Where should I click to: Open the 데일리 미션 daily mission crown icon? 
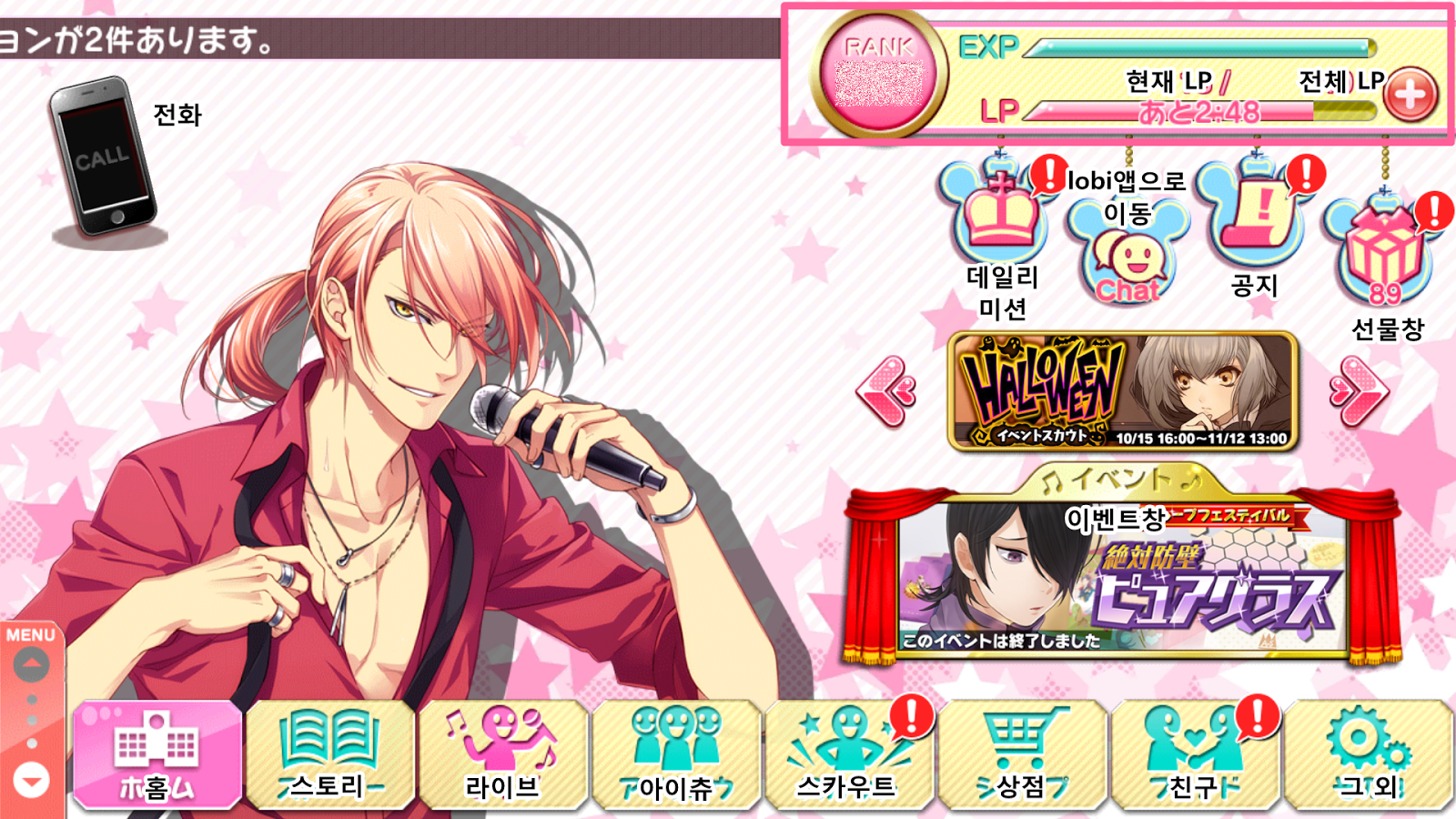(x=998, y=219)
